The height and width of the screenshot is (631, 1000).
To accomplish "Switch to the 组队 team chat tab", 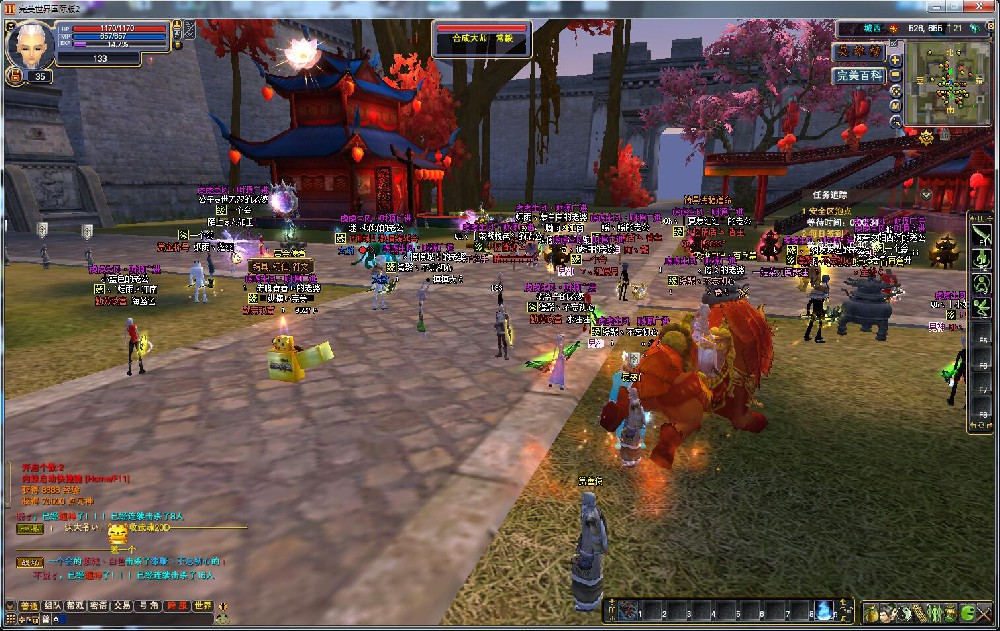I will (x=52, y=606).
